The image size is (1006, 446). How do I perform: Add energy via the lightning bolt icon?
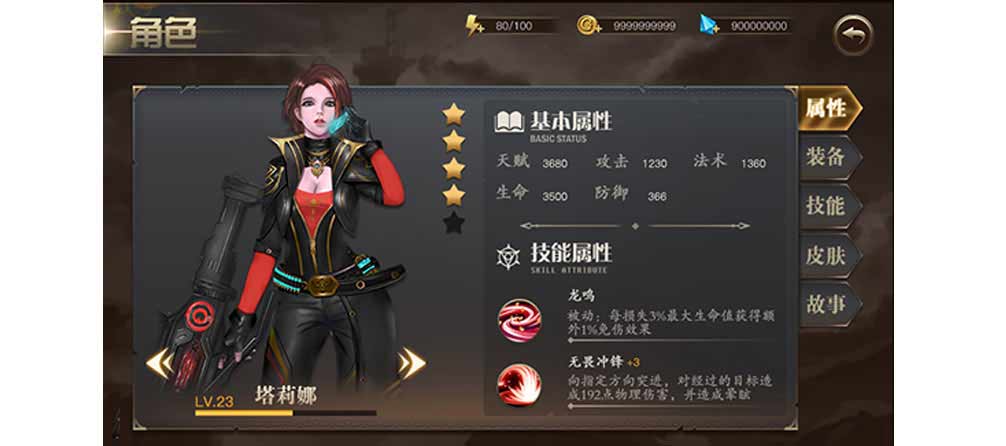click(475, 25)
